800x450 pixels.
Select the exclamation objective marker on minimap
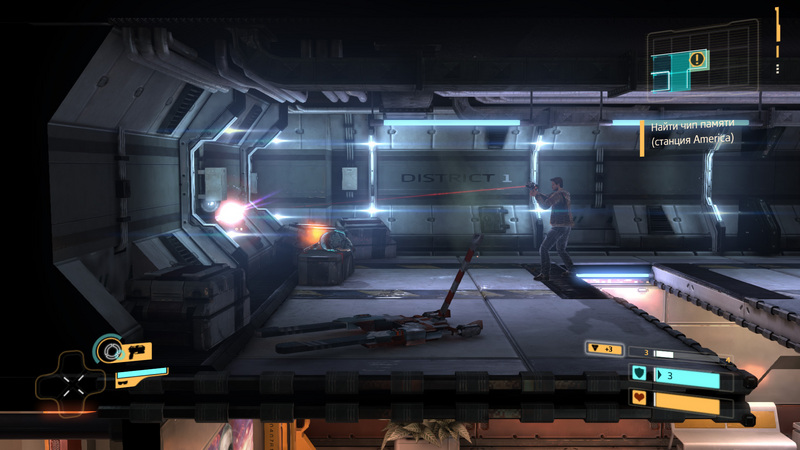click(x=697, y=60)
